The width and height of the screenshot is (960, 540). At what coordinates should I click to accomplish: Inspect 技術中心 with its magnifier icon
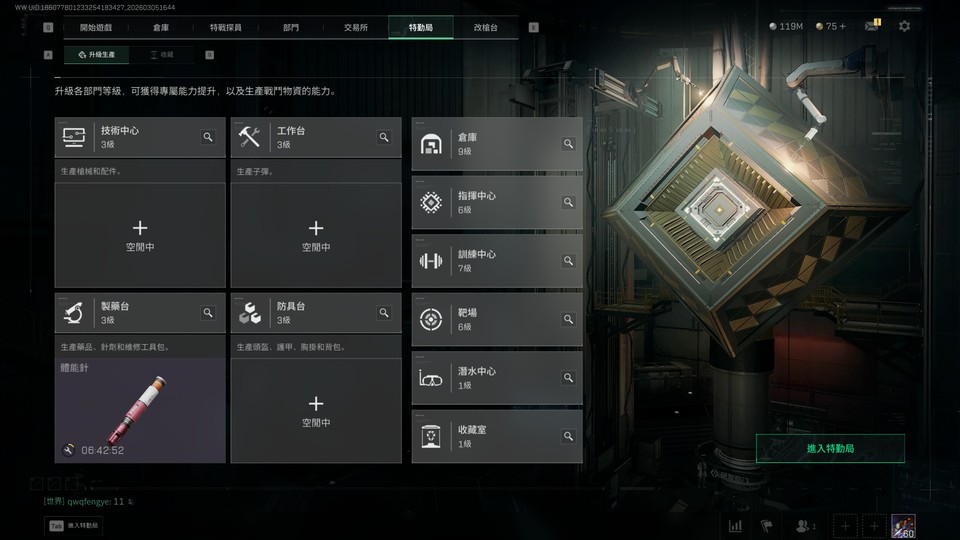click(x=208, y=137)
